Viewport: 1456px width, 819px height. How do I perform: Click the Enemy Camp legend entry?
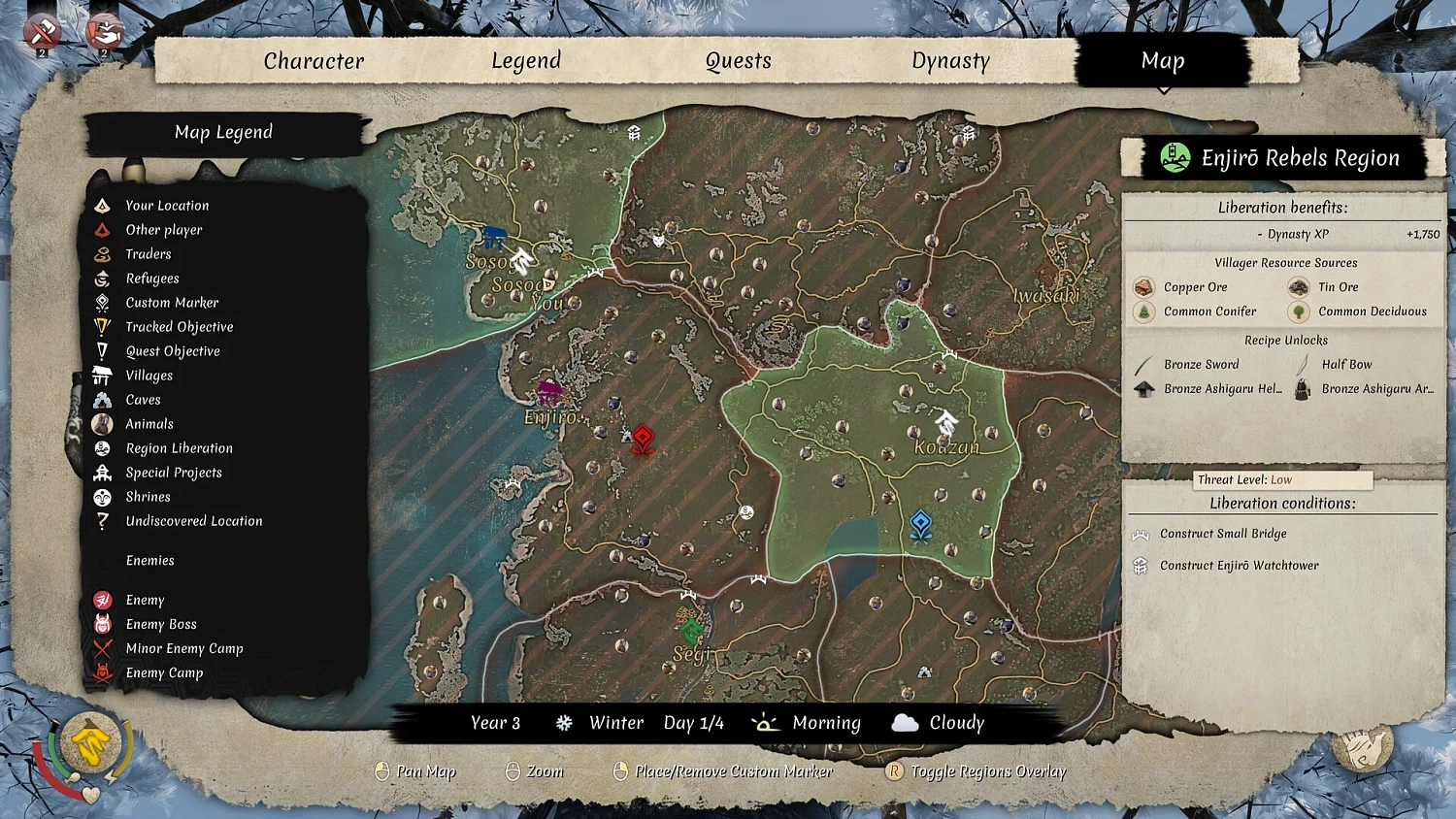click(x=164, y=672)
